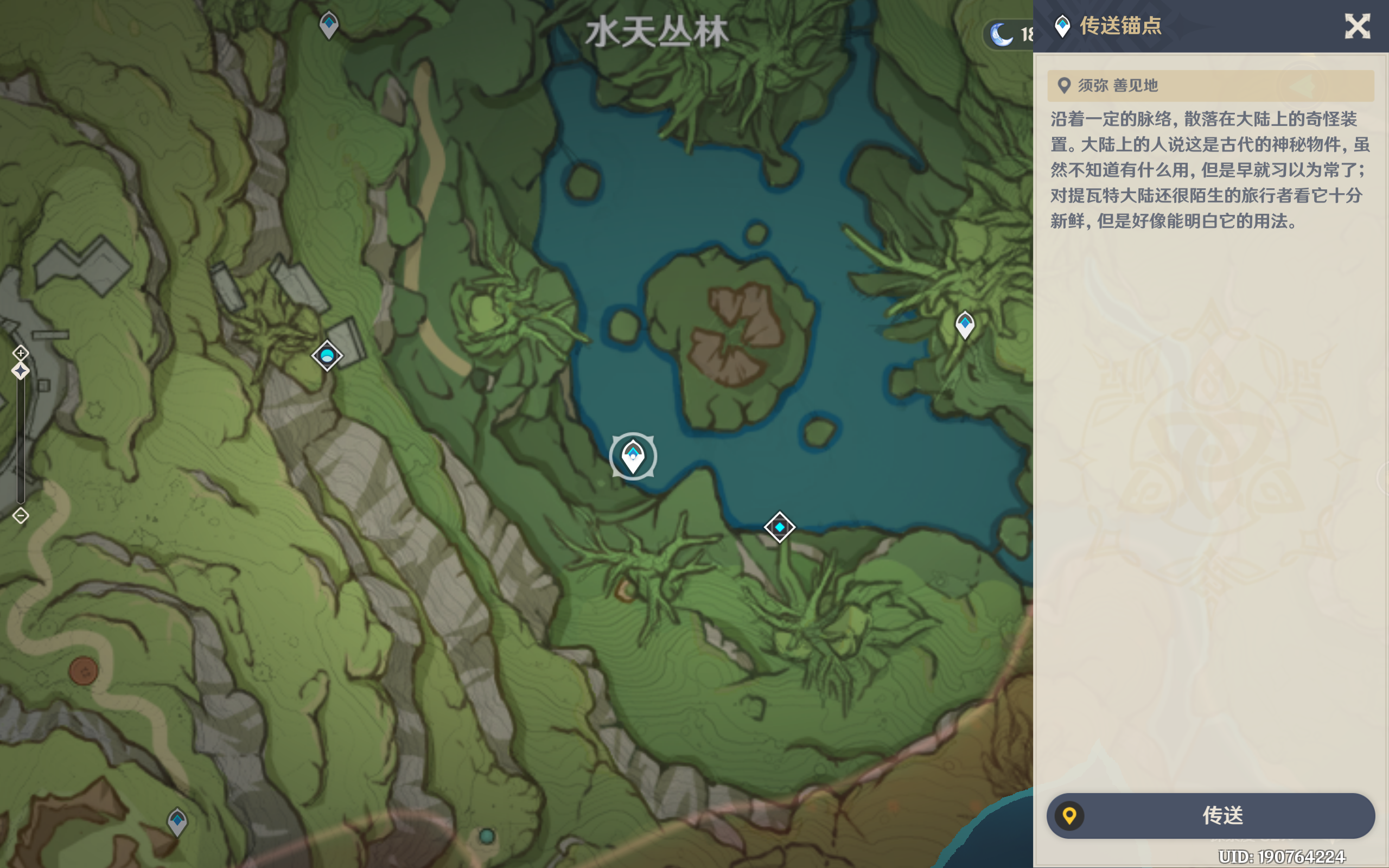Click the teleport waypoint near the ruins
Screen dimensions: 1389x868
pyautogui.click(x=327, y=355)
